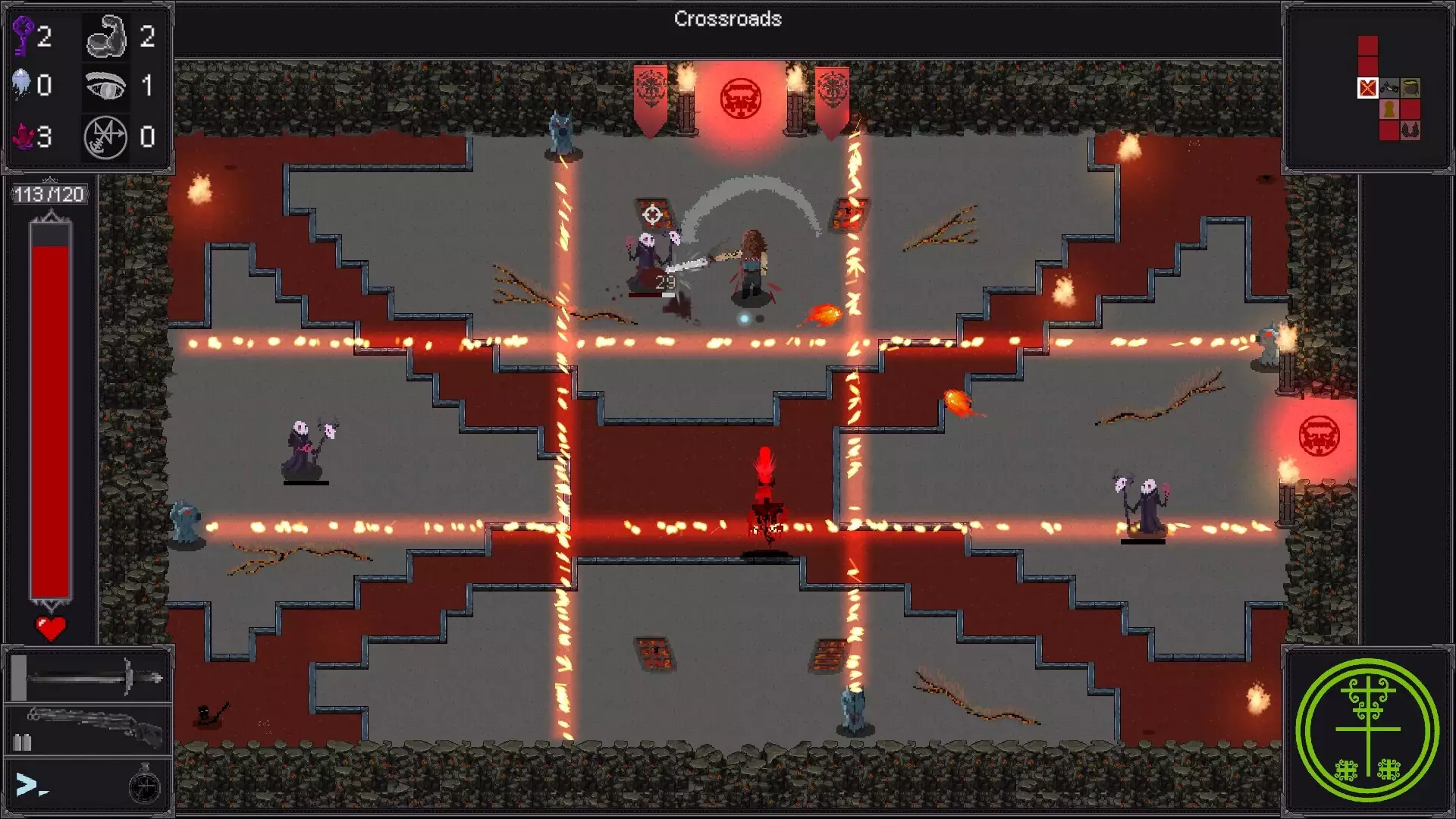Screen dimensions: 1456x819
Task: Click the eye stat icon
Action: coord(105,86)
